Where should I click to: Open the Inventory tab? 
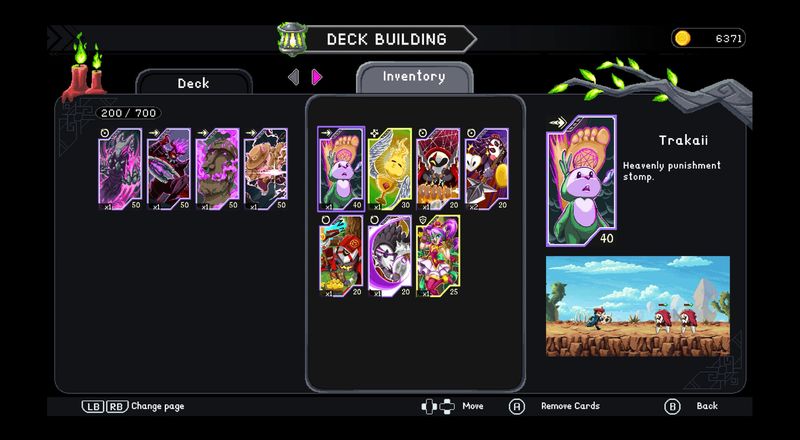(x=414, y=76)
